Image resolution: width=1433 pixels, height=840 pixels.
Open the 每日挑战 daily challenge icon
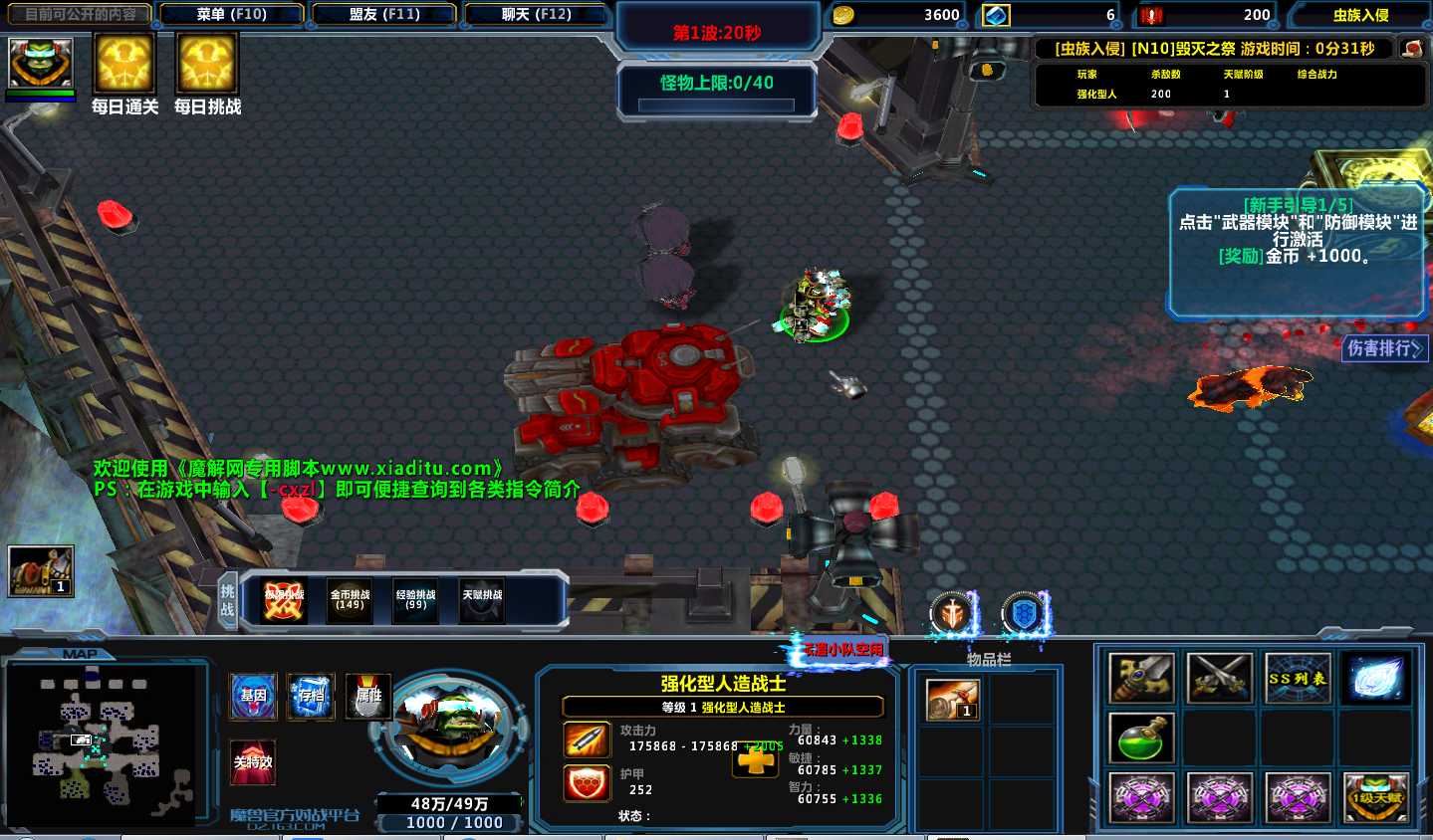tap(207, 64)
